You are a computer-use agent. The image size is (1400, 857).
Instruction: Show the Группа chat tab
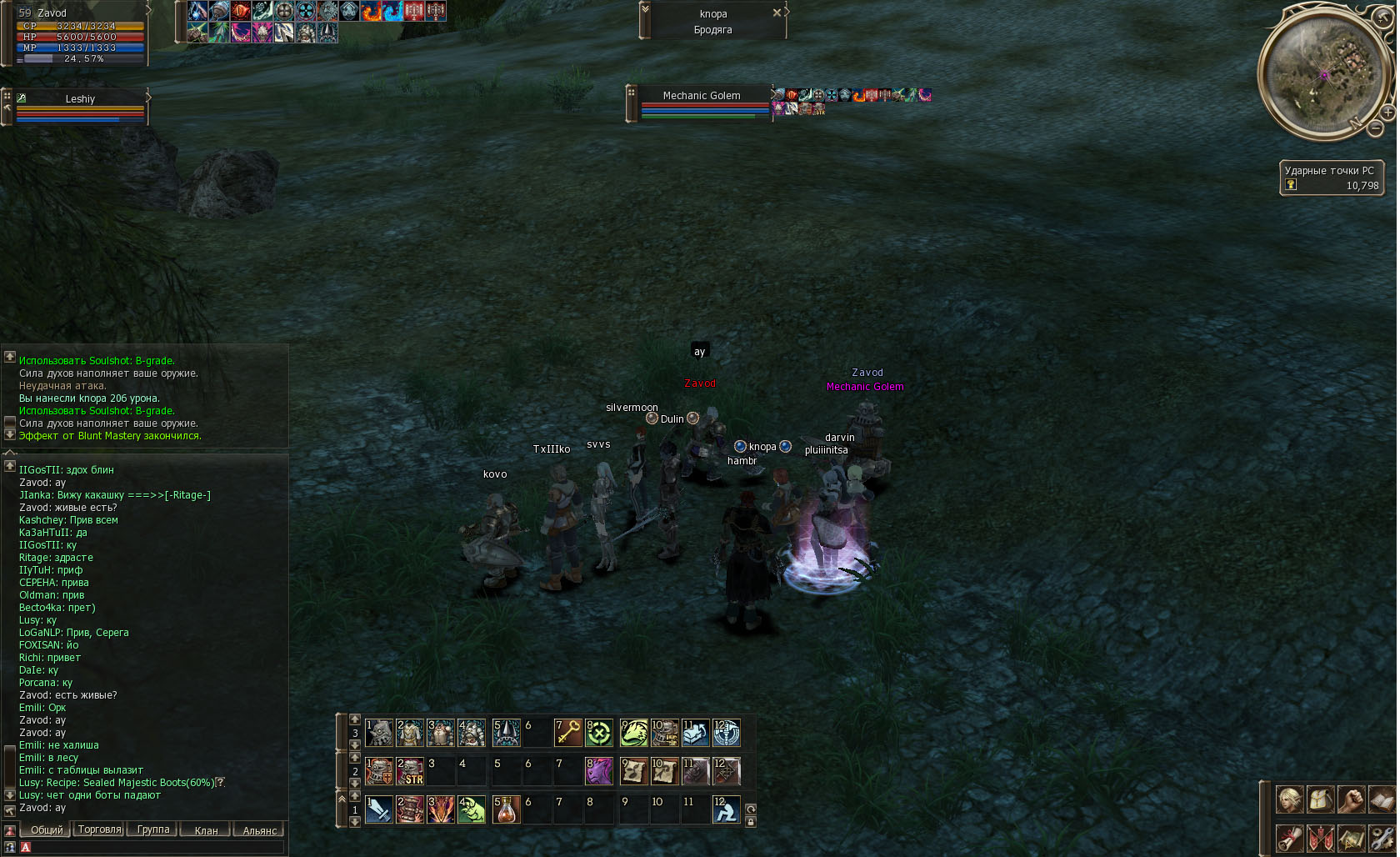[x=153, y=829]
